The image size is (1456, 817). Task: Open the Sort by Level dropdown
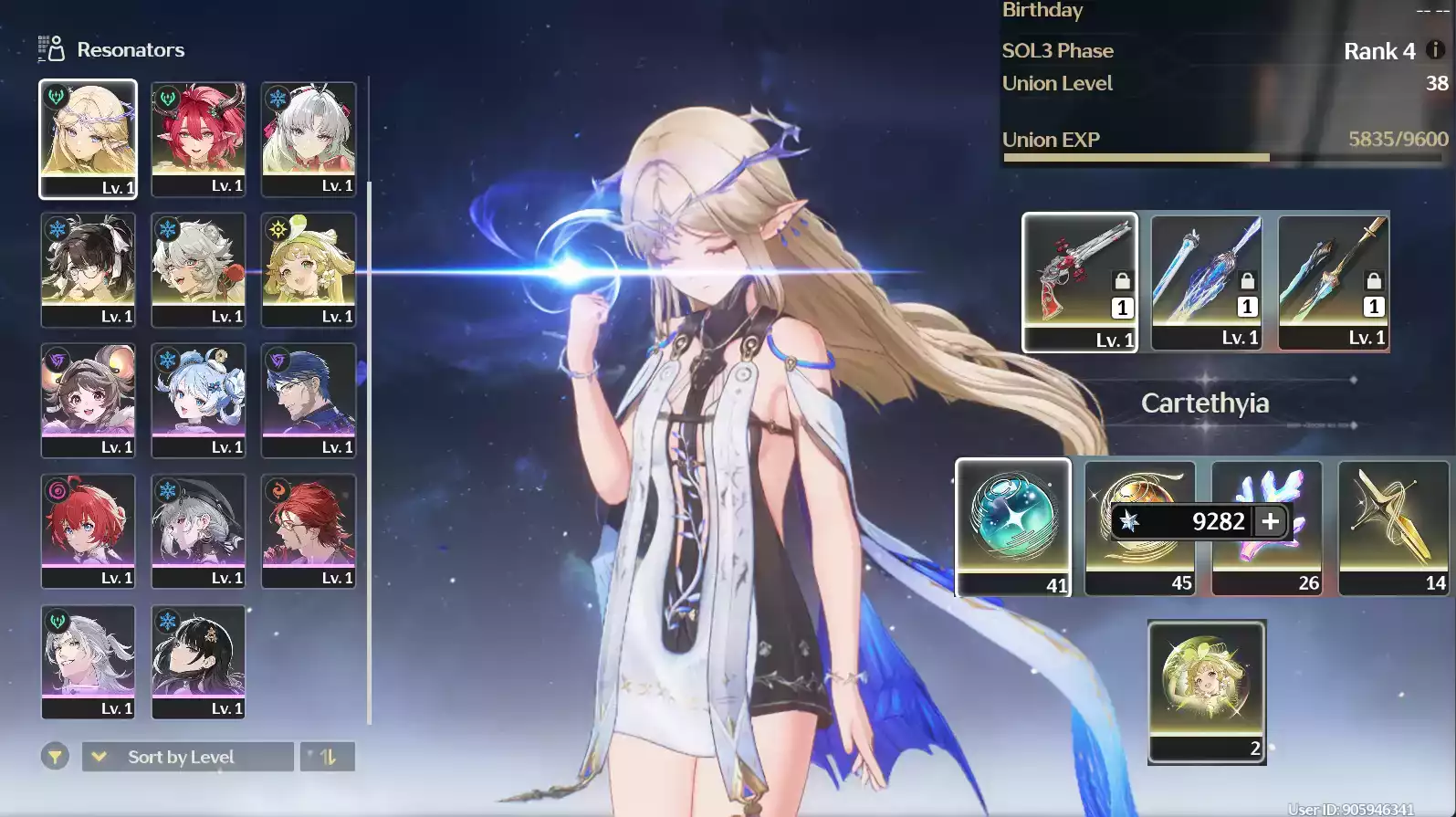[x=188, y=757]
